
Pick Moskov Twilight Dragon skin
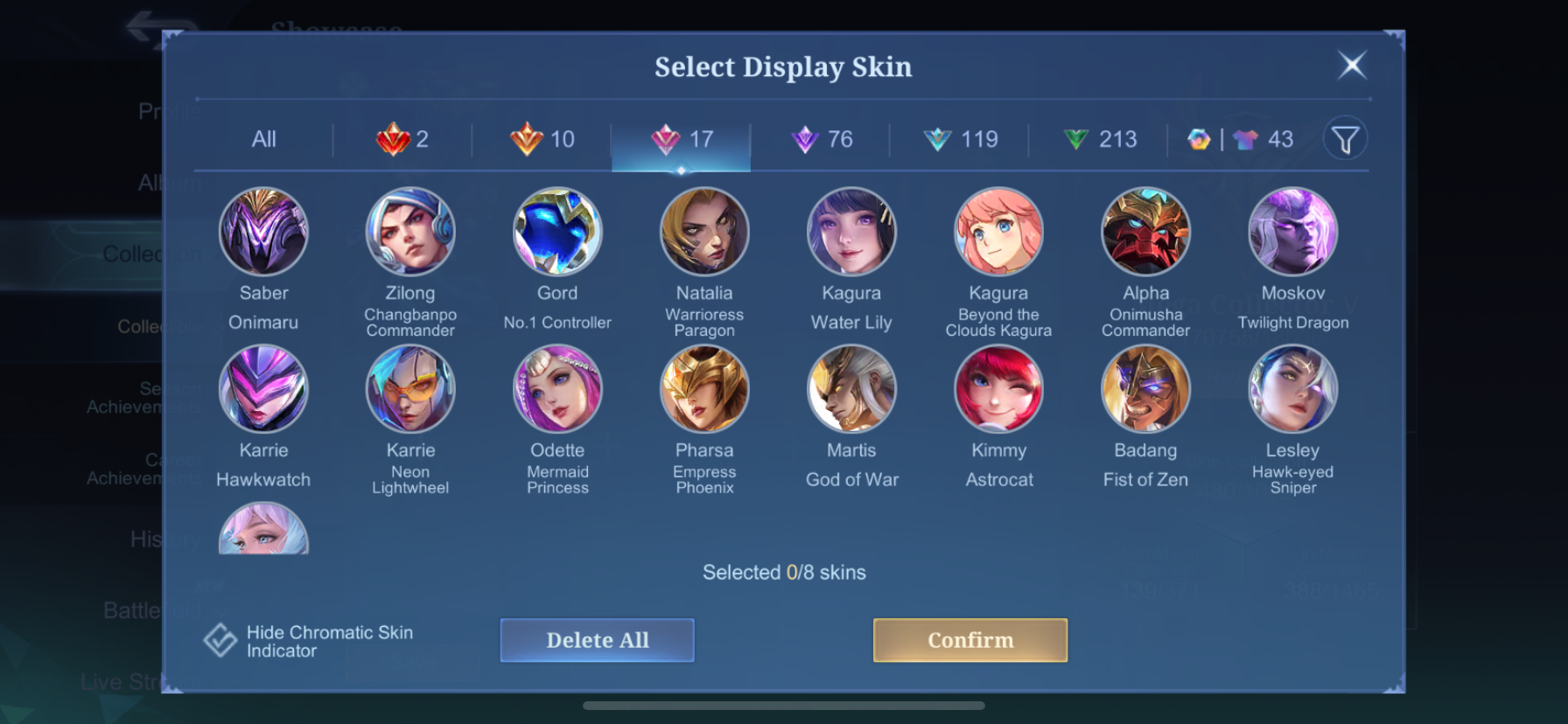1292,233
